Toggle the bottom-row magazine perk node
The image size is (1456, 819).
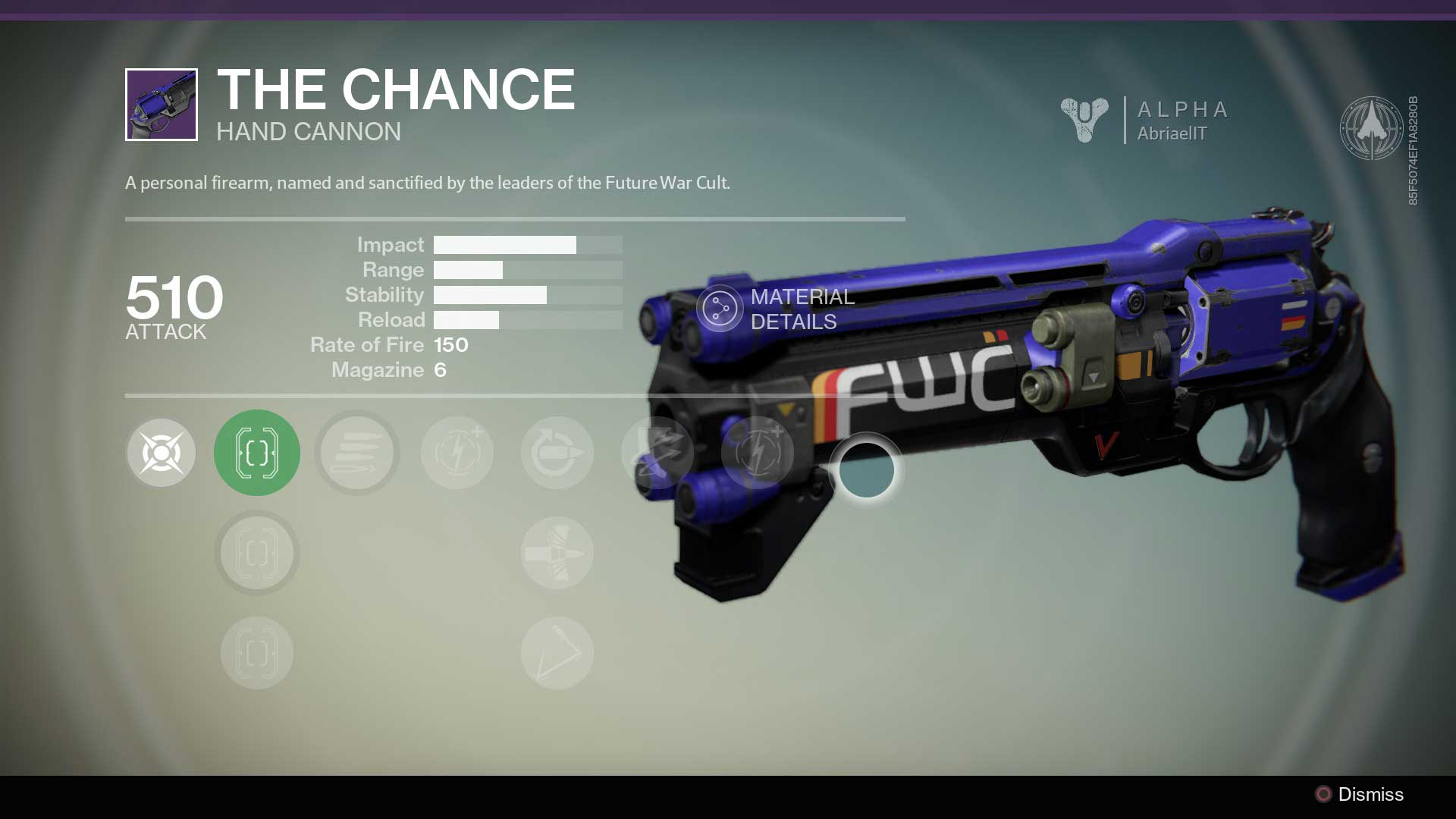(x=256, y=652)
